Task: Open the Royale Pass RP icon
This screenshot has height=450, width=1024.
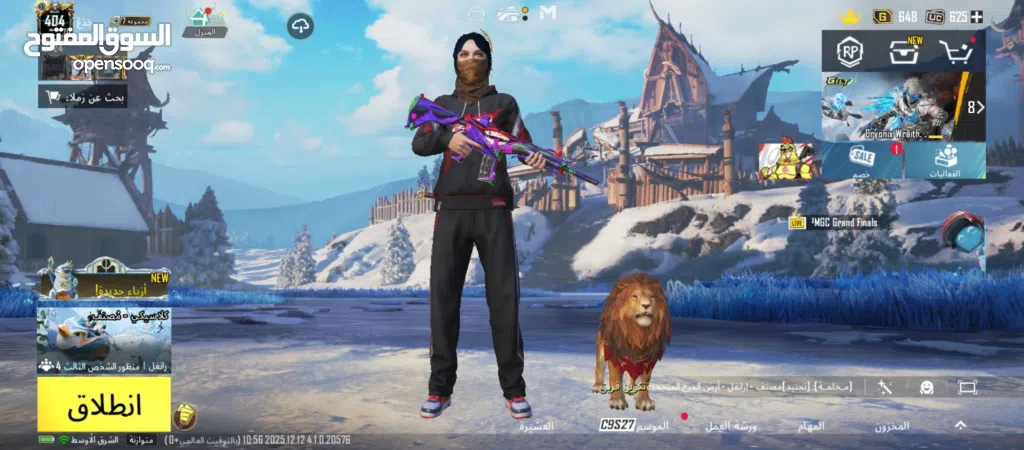Action: [x=851, y=52]
